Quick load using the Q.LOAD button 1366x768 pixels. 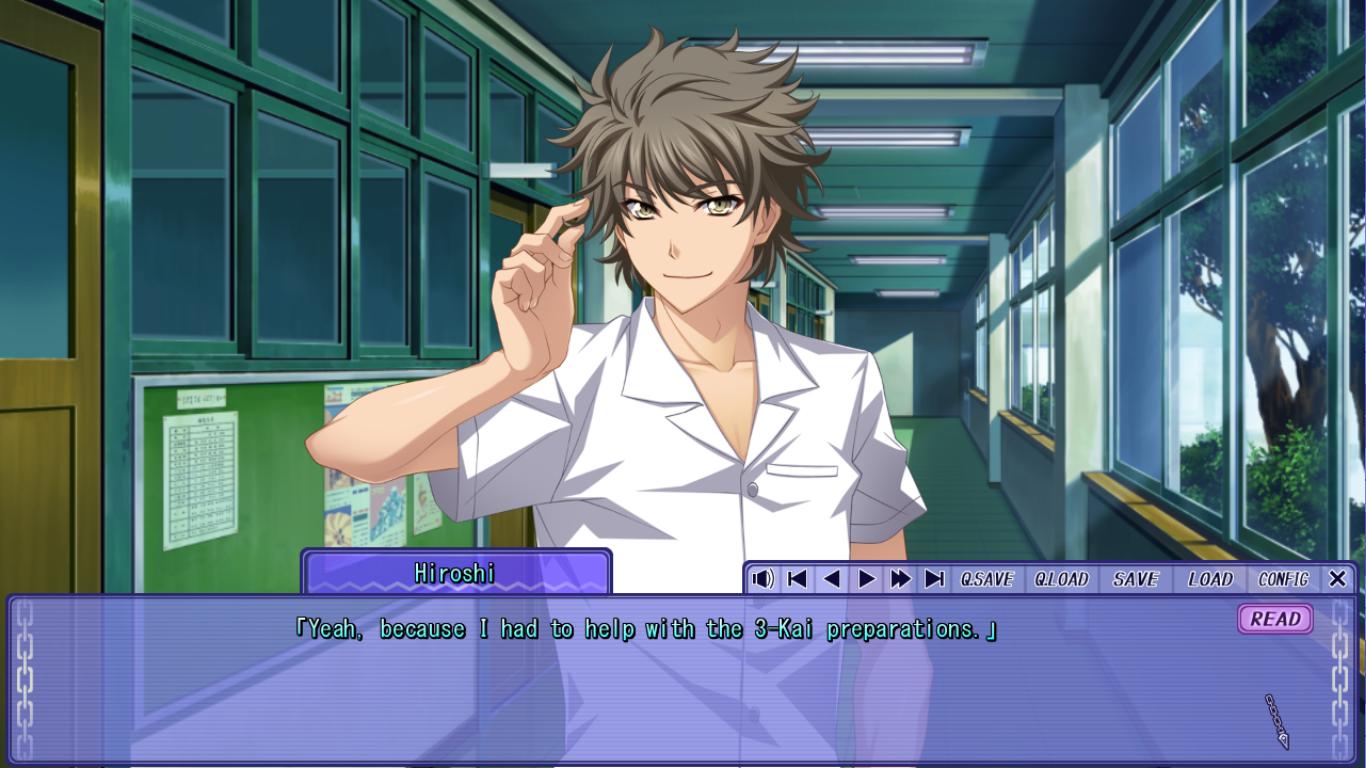click(x=1061, y=579)
